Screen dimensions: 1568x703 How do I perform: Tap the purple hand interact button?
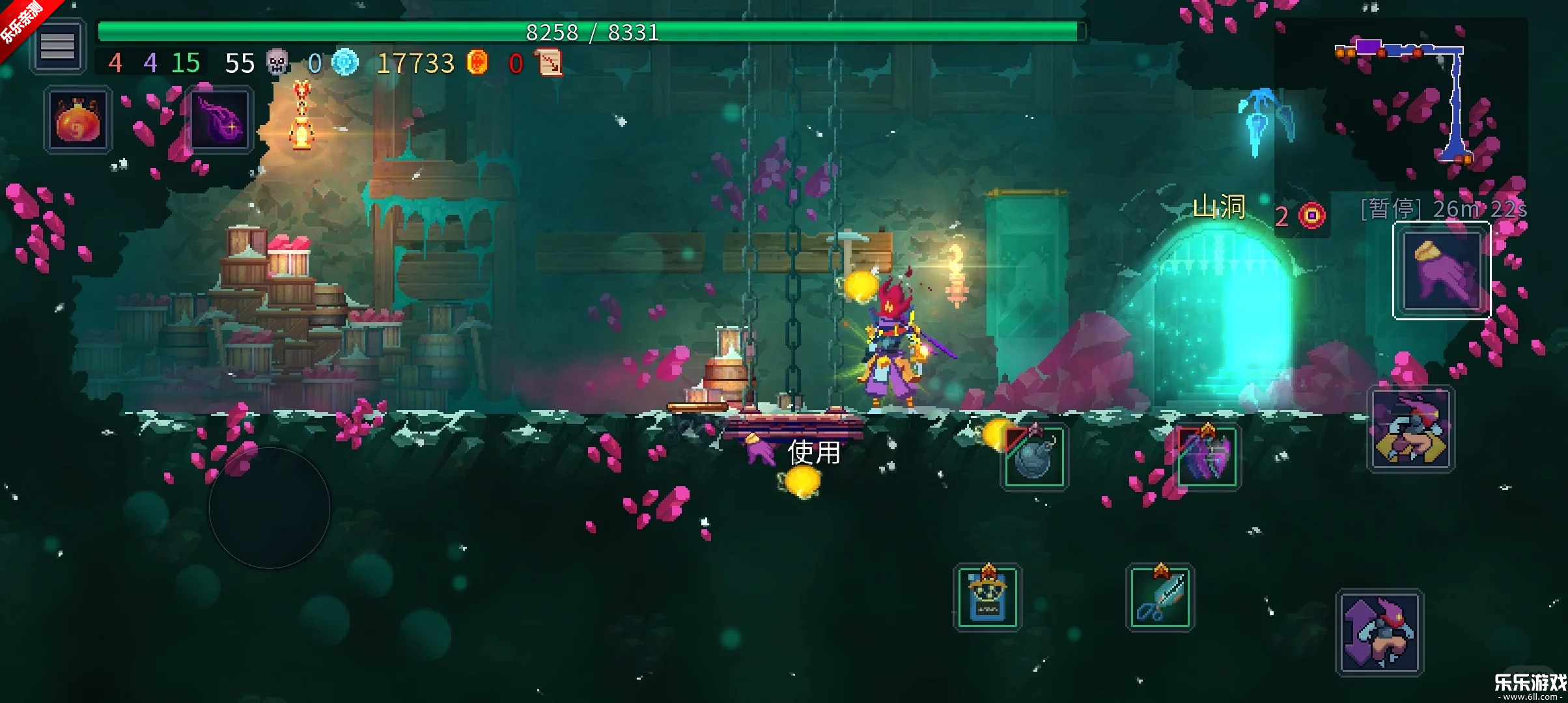pyautogui.click(x=1442, y=271)
